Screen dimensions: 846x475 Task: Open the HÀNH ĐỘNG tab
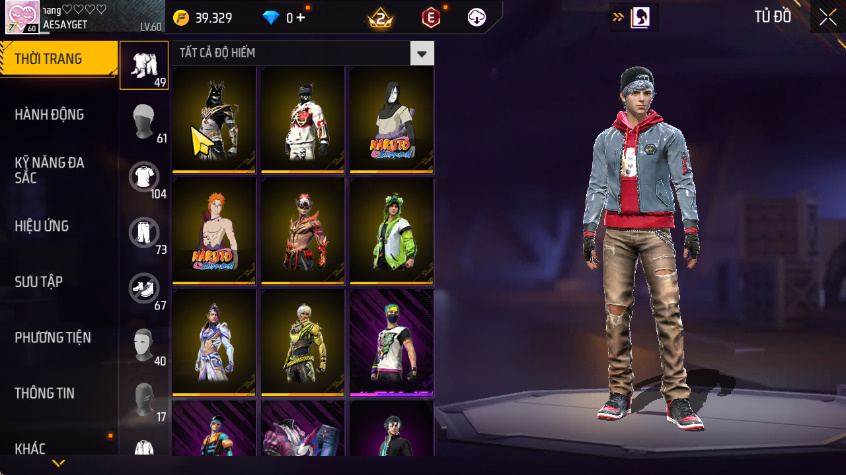pos(50,115)
